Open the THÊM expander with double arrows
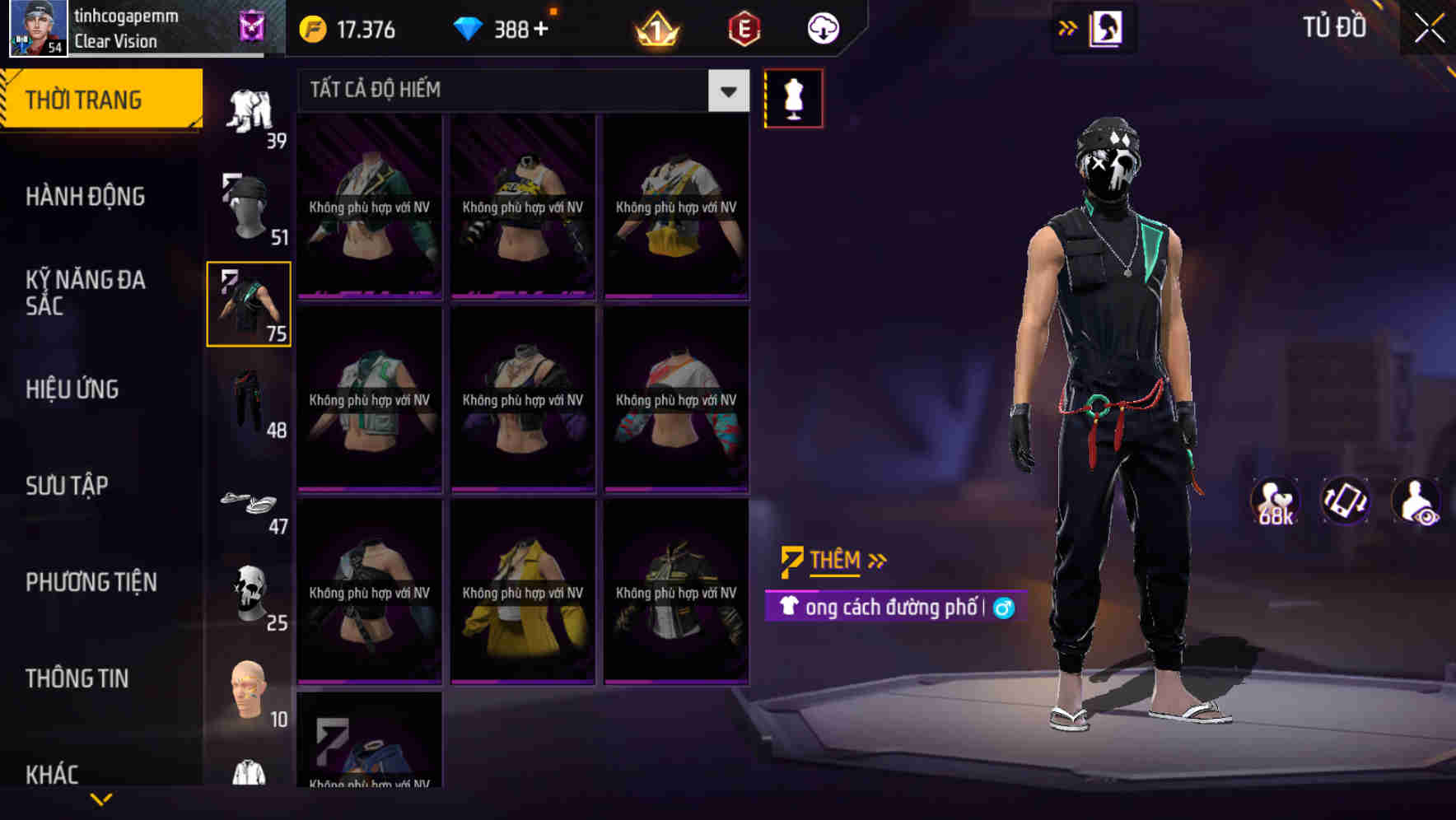 [833, 559]
